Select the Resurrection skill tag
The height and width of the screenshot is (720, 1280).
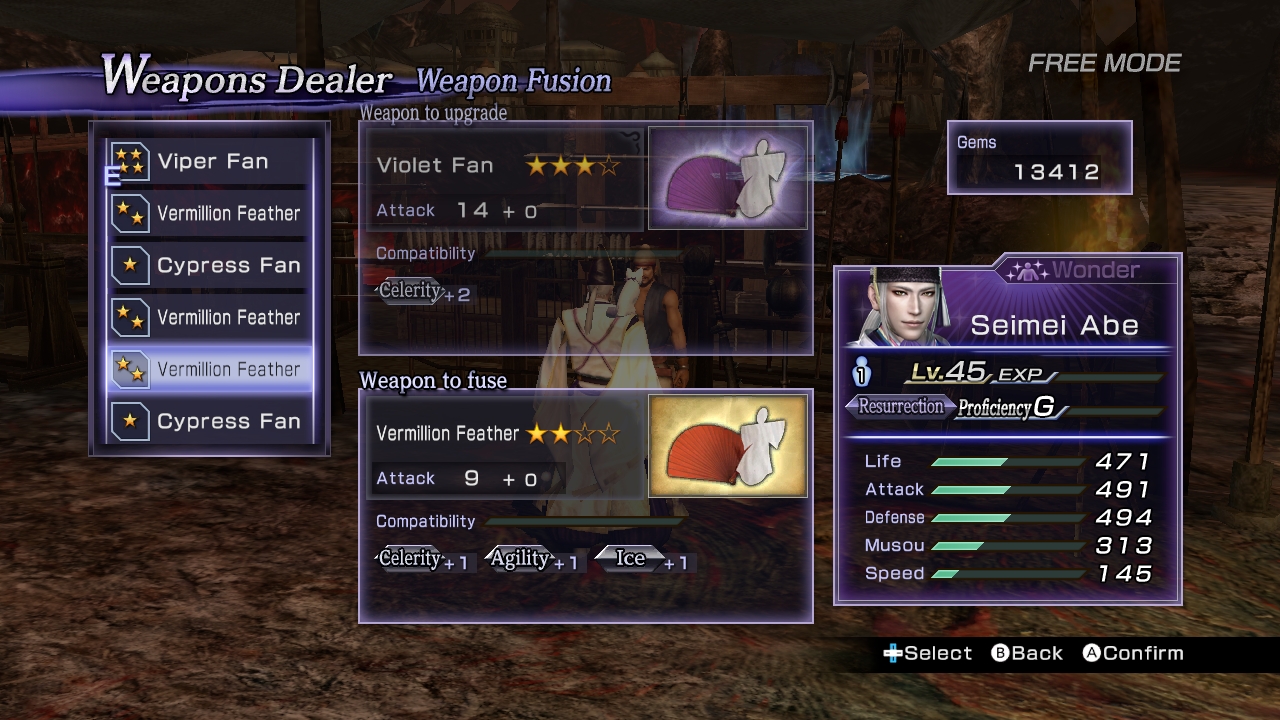pos(899,407)
